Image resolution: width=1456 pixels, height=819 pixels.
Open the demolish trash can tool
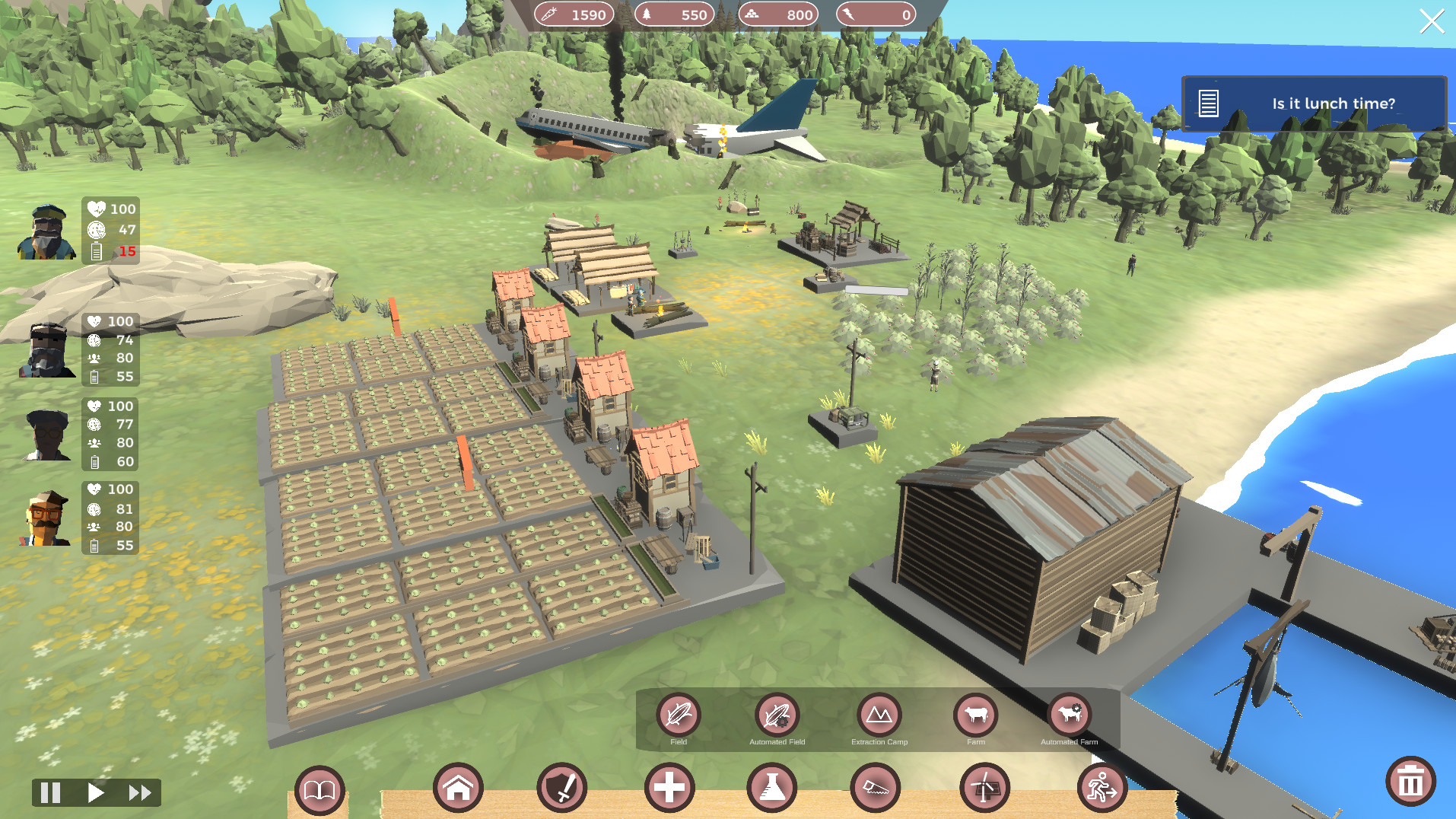[x=1411, y=781]
